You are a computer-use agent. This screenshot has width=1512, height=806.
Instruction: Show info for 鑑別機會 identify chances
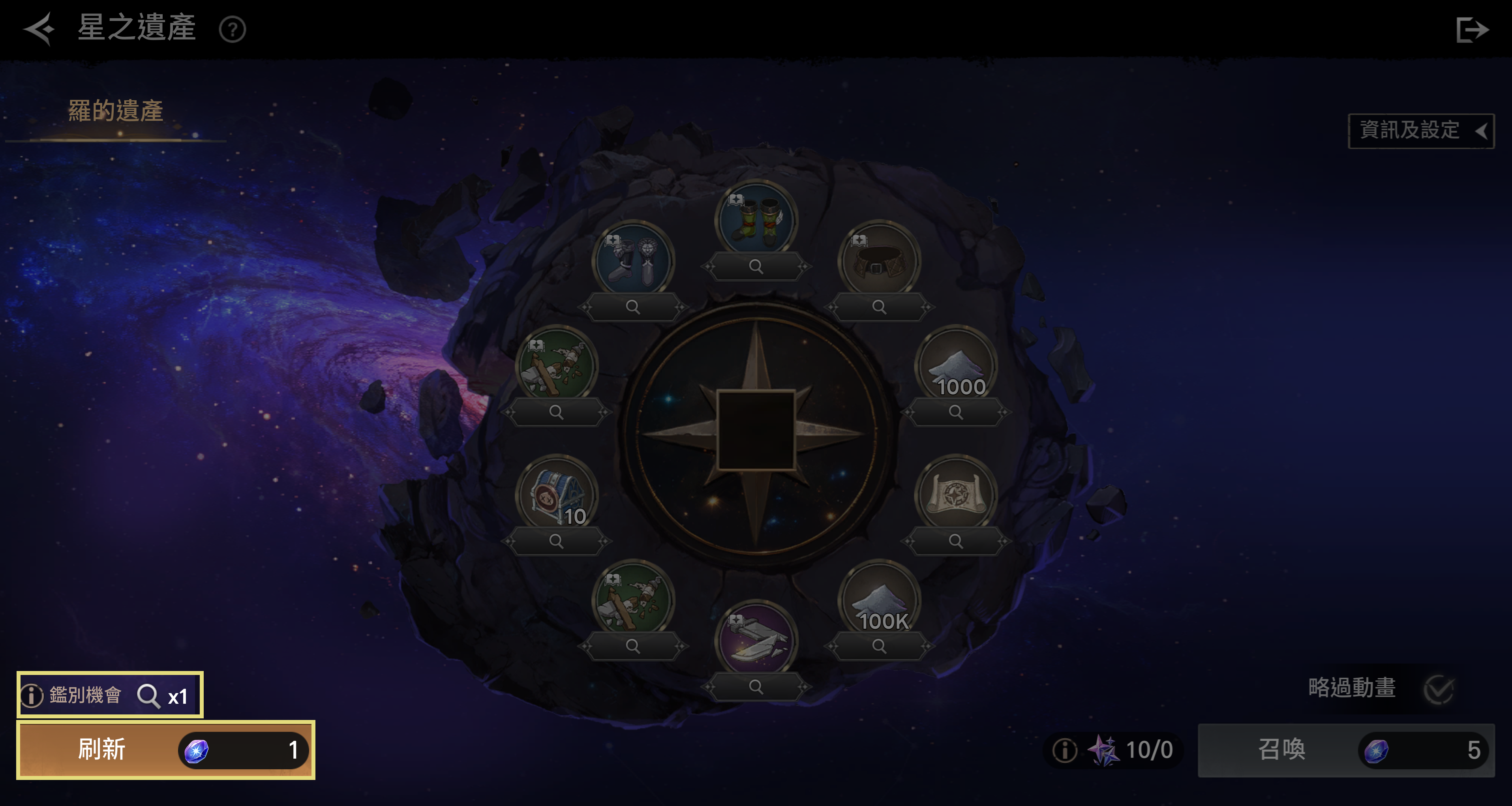32,695
